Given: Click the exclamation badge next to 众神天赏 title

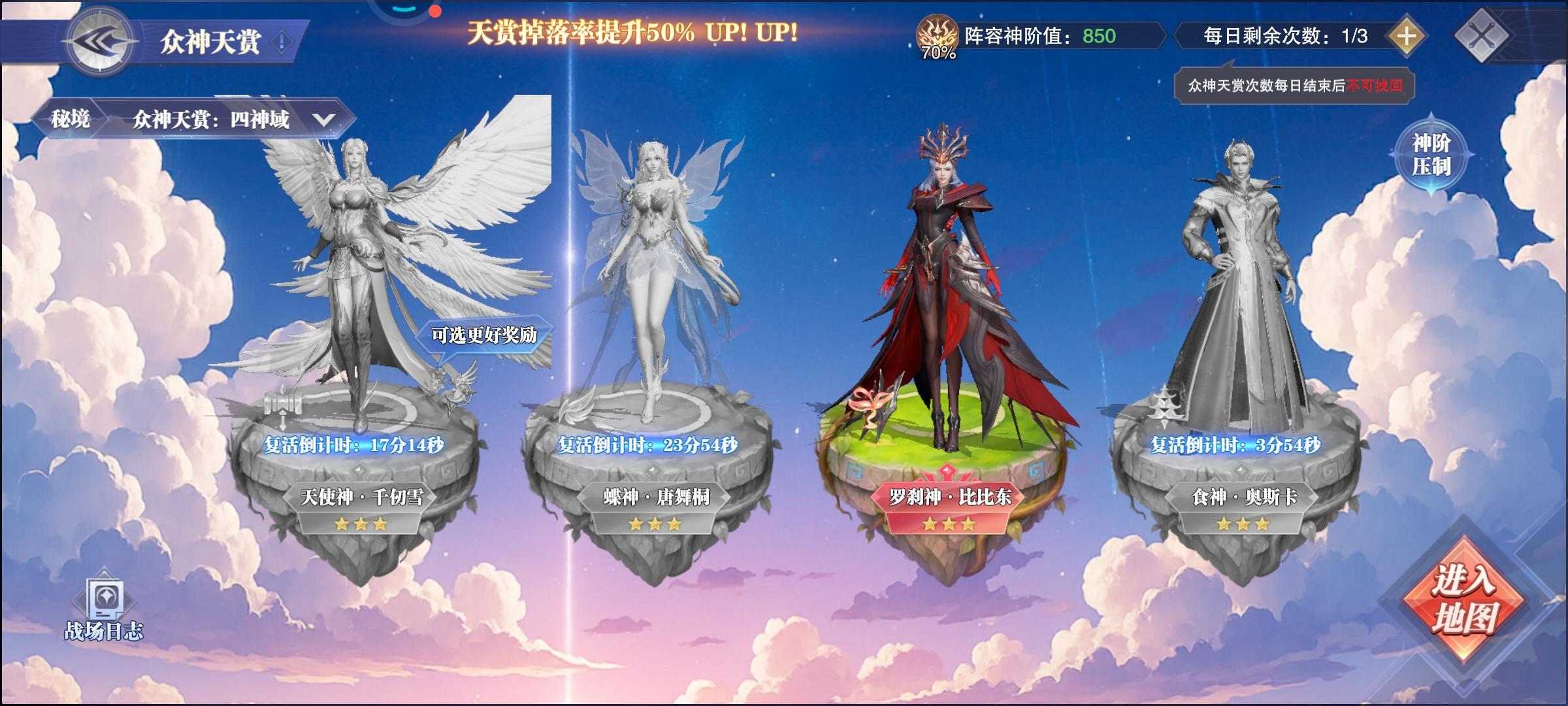Looking at the screenshot, I should (280, 41).
